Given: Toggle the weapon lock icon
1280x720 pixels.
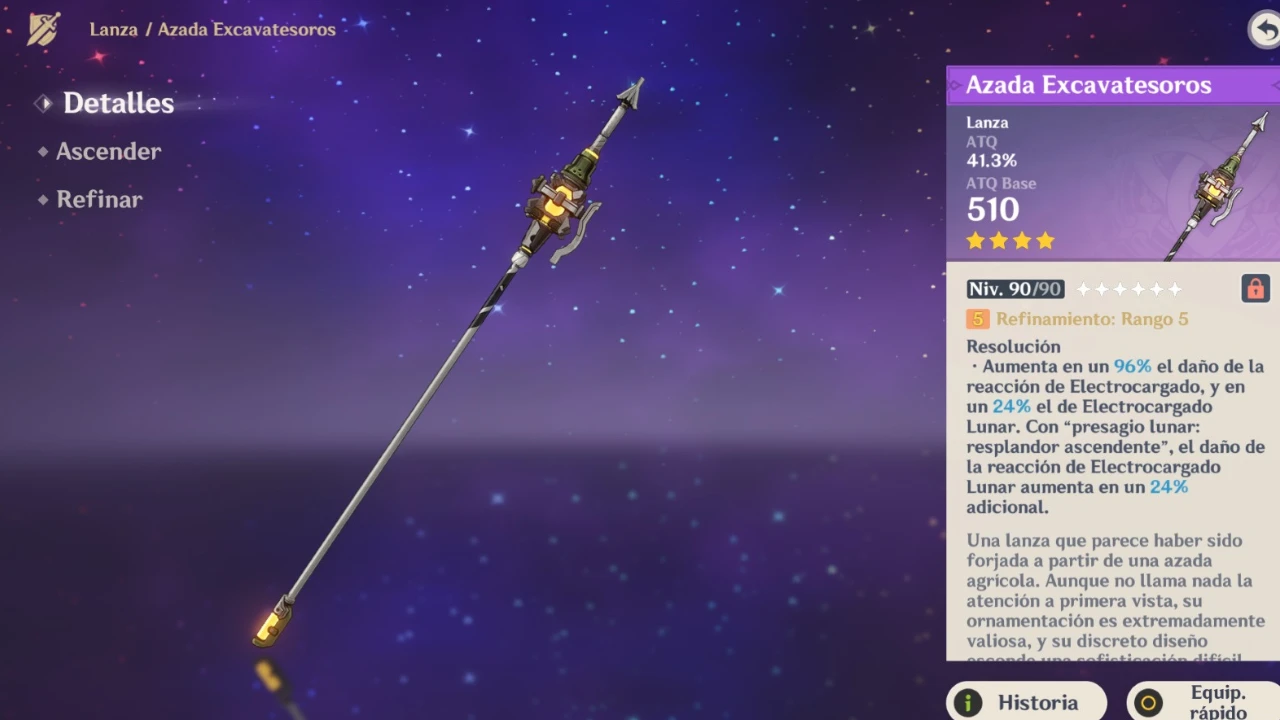Looking at the screenshot, I should (1254, 289).
